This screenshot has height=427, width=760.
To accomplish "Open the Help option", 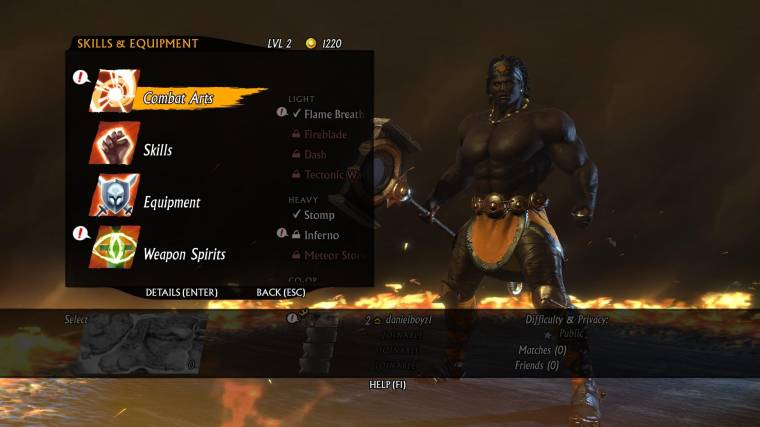I will point(388,384).
